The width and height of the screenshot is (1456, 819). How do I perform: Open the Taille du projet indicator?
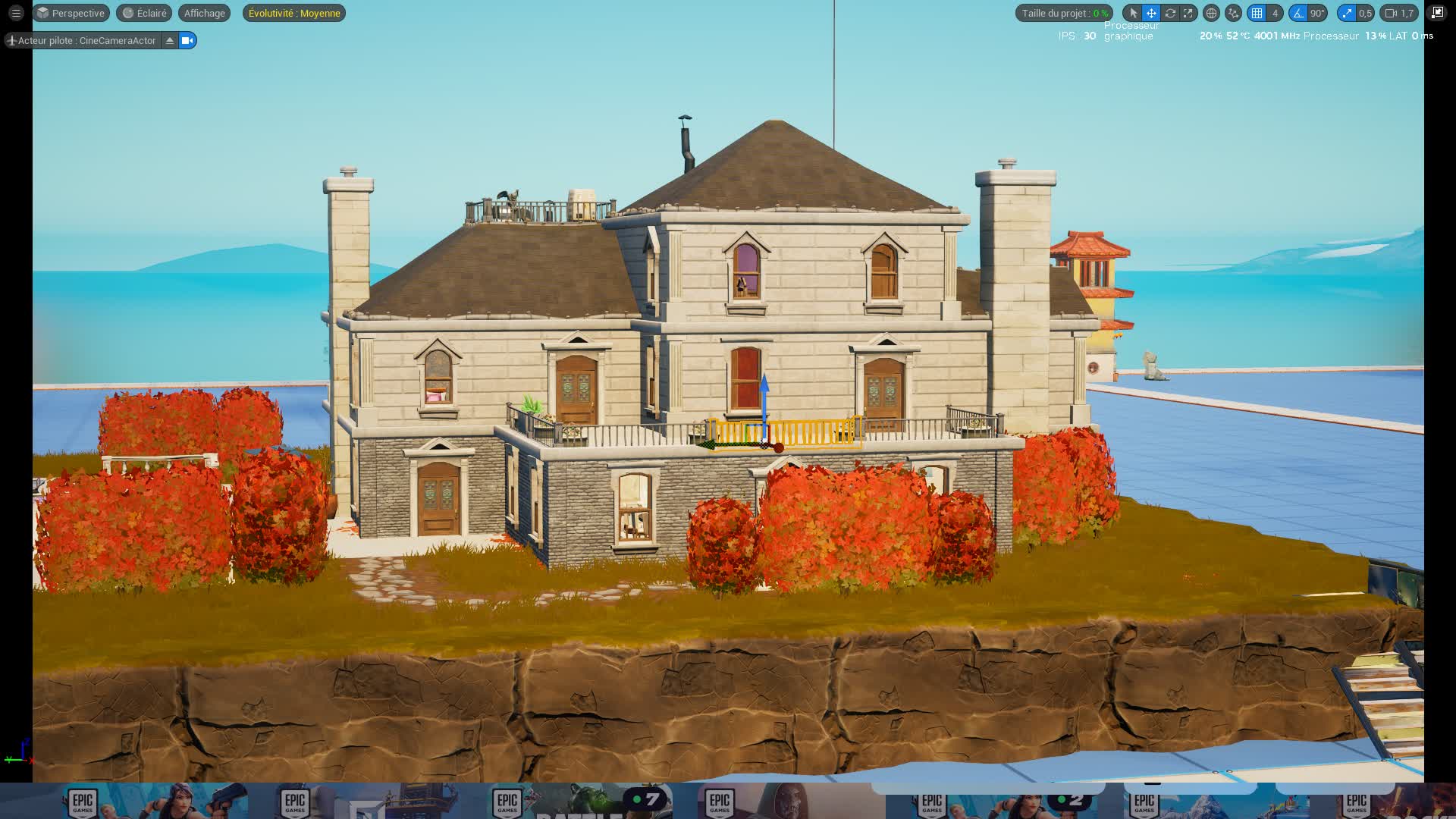(1064, 13)
